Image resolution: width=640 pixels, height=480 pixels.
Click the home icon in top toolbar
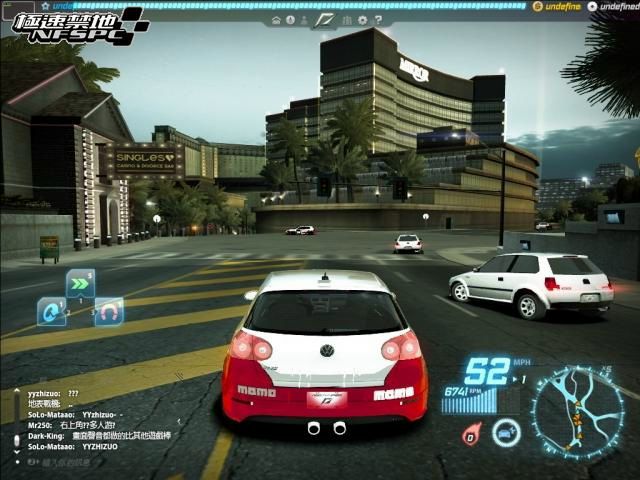tap(276, 20)
